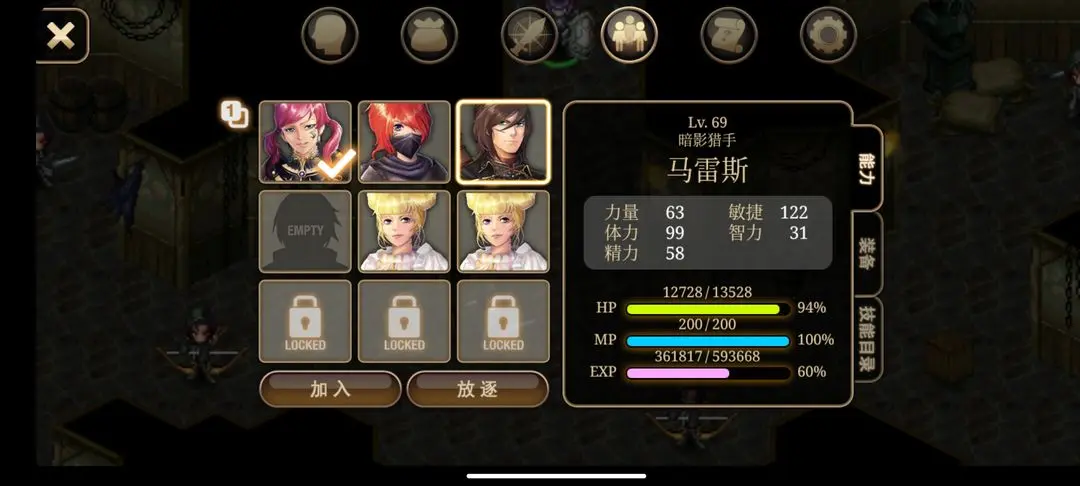Open the character head menu icon
The height and width of the screenshot is (486, 1080).
pyautogui.click(x=330, y=36)
